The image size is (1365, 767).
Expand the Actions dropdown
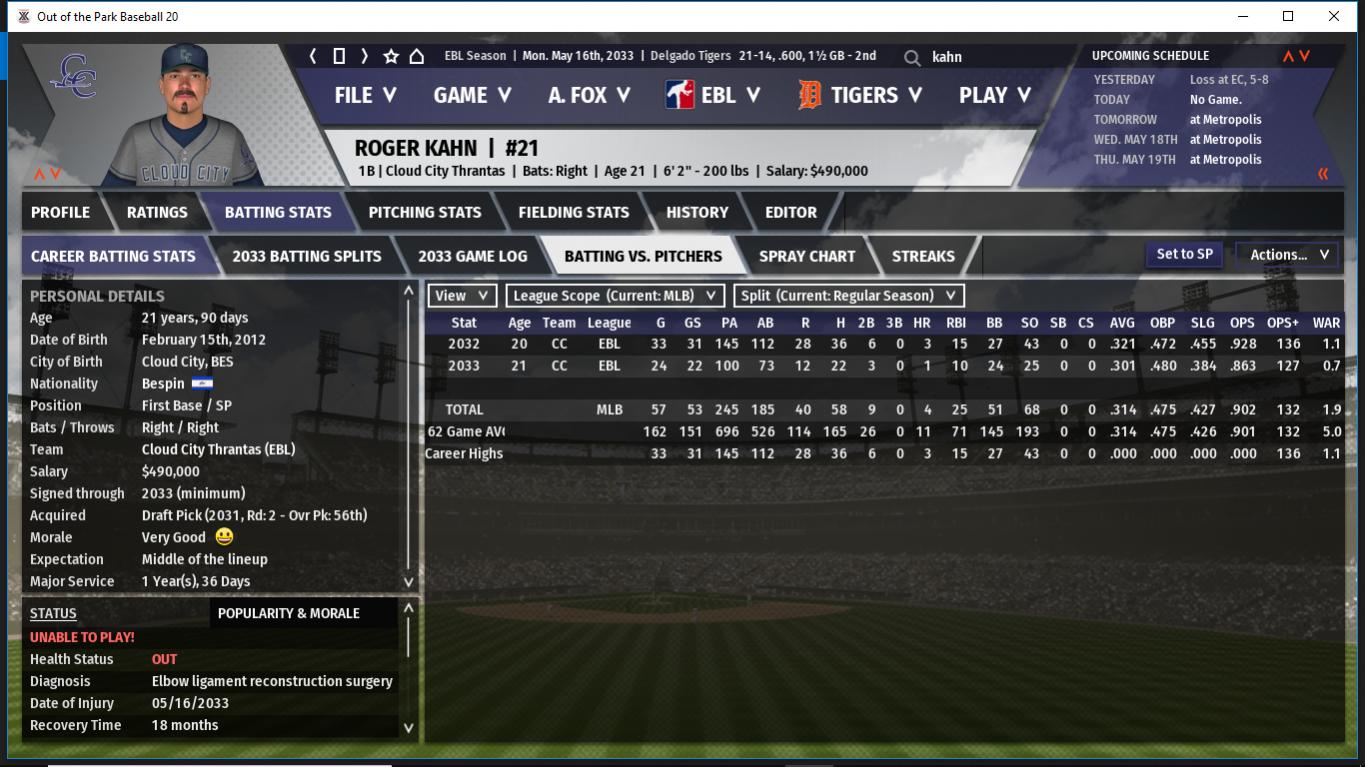click(x=1288, y=255)
